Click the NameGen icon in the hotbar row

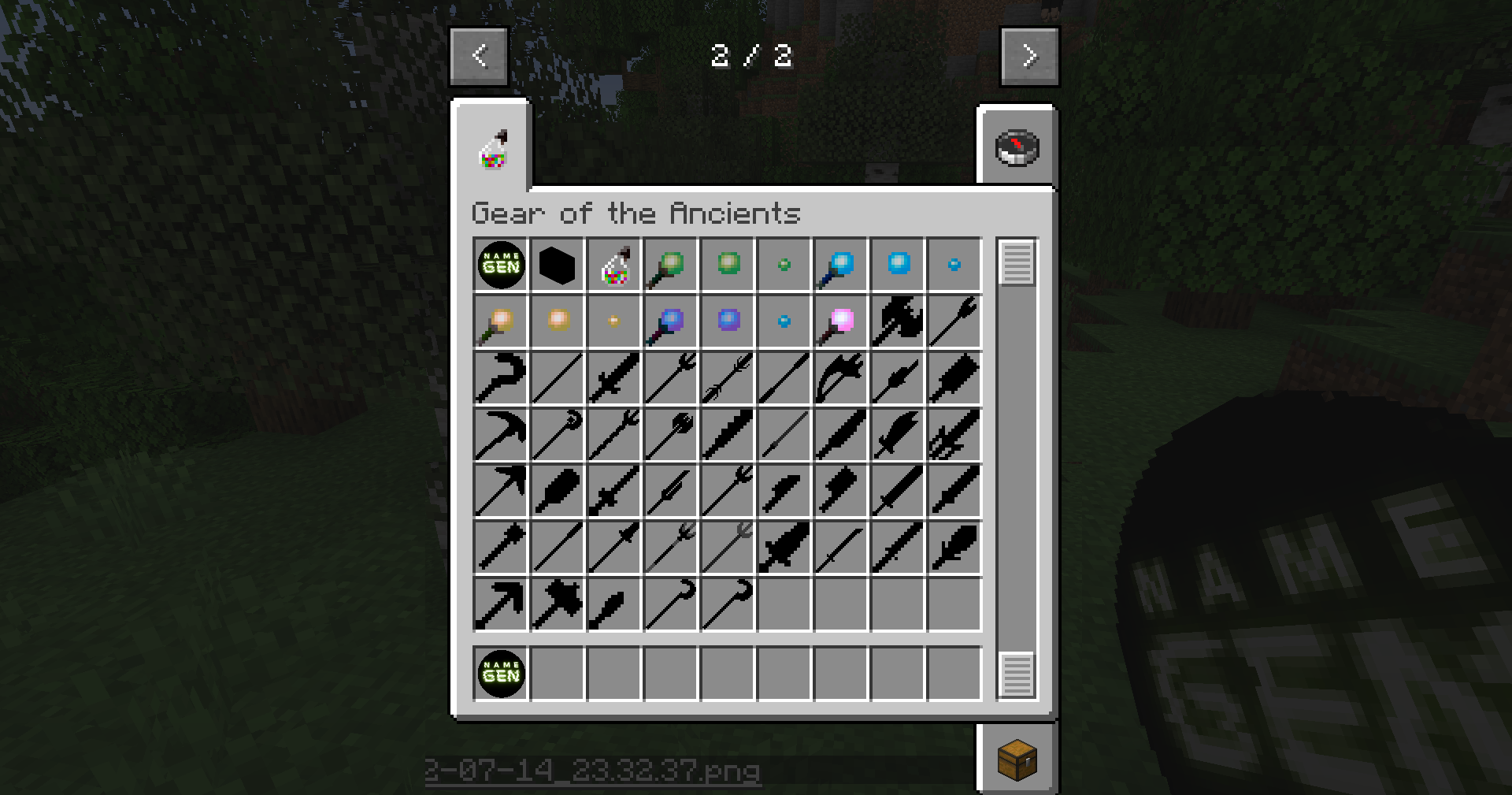coord(499,674)
